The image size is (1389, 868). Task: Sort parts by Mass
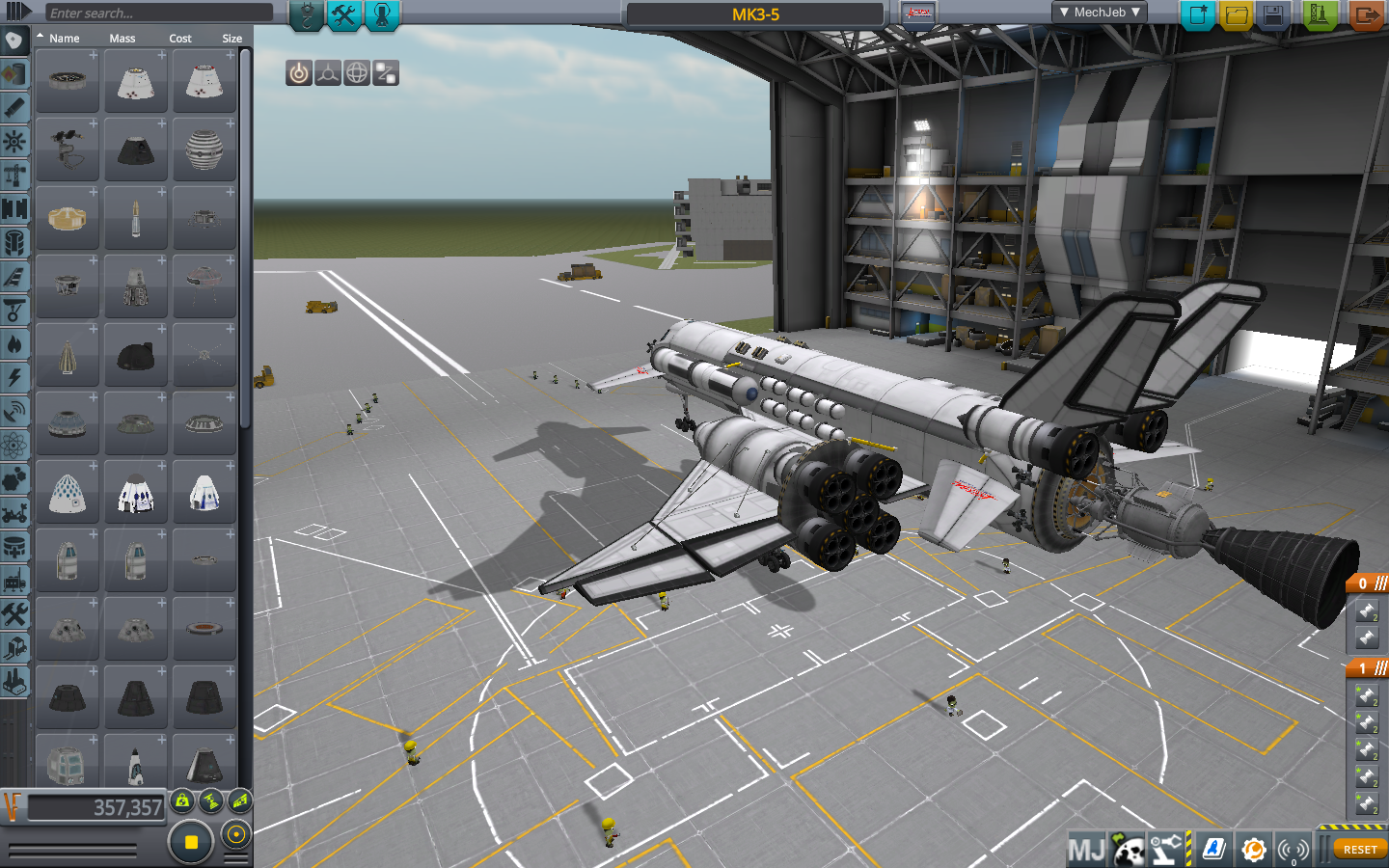(x=123, y=39)
